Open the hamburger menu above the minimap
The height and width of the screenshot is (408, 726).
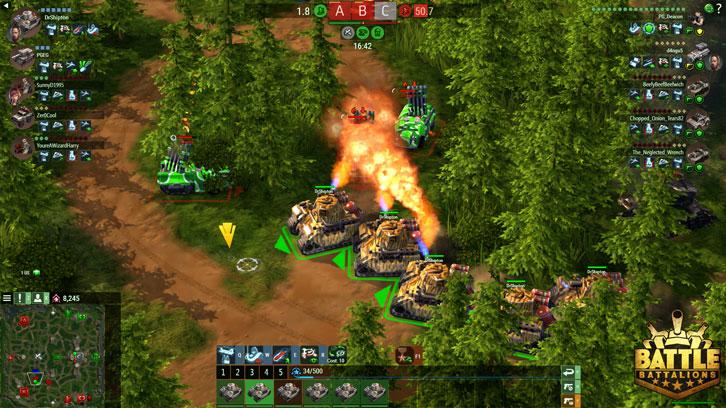coord(7,298)
